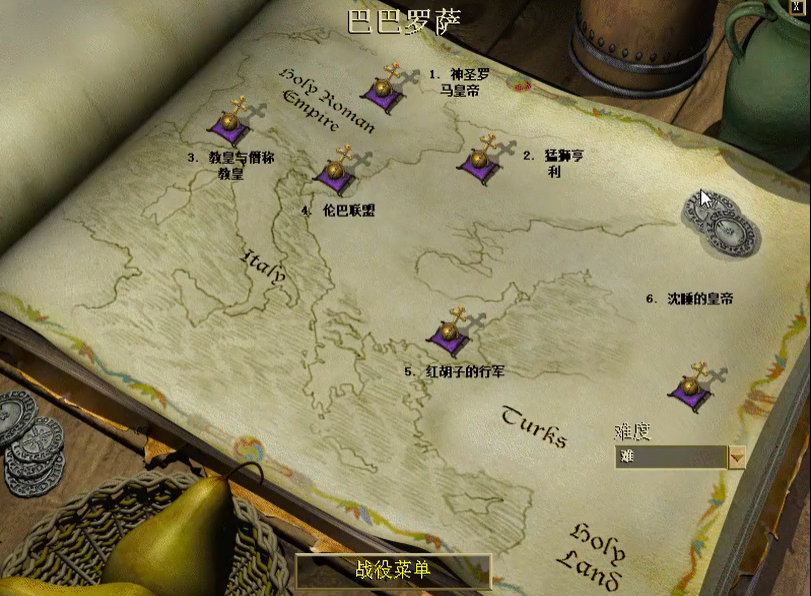Choose scenario 2 猛狮亨利 orb icon
Image resolution: width=811 pixels, height=596 pixels.
point(479,160)
